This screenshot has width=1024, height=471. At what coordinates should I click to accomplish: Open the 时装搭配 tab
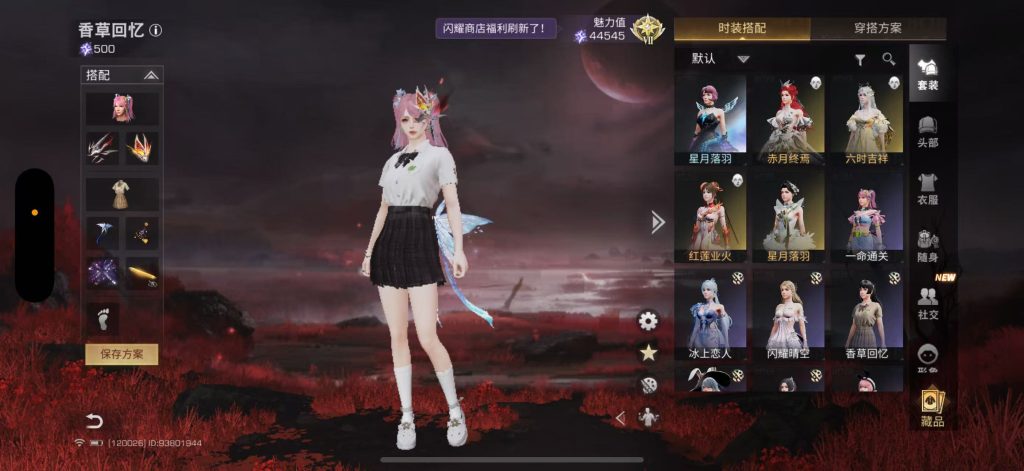tap(741, 28)
